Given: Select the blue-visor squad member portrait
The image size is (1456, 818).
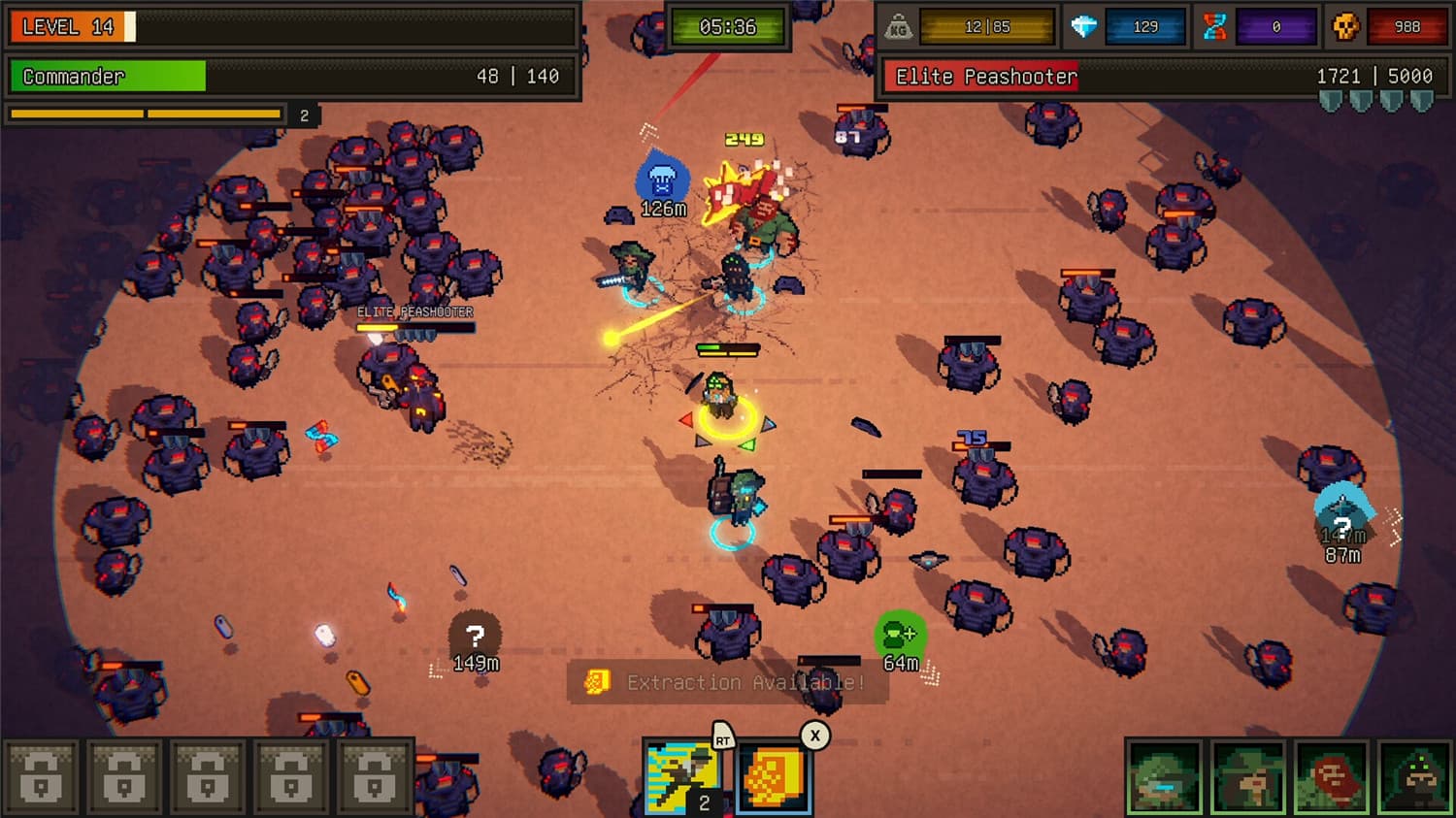Looking at the screenshot, I should click(x=1162, y=776).
